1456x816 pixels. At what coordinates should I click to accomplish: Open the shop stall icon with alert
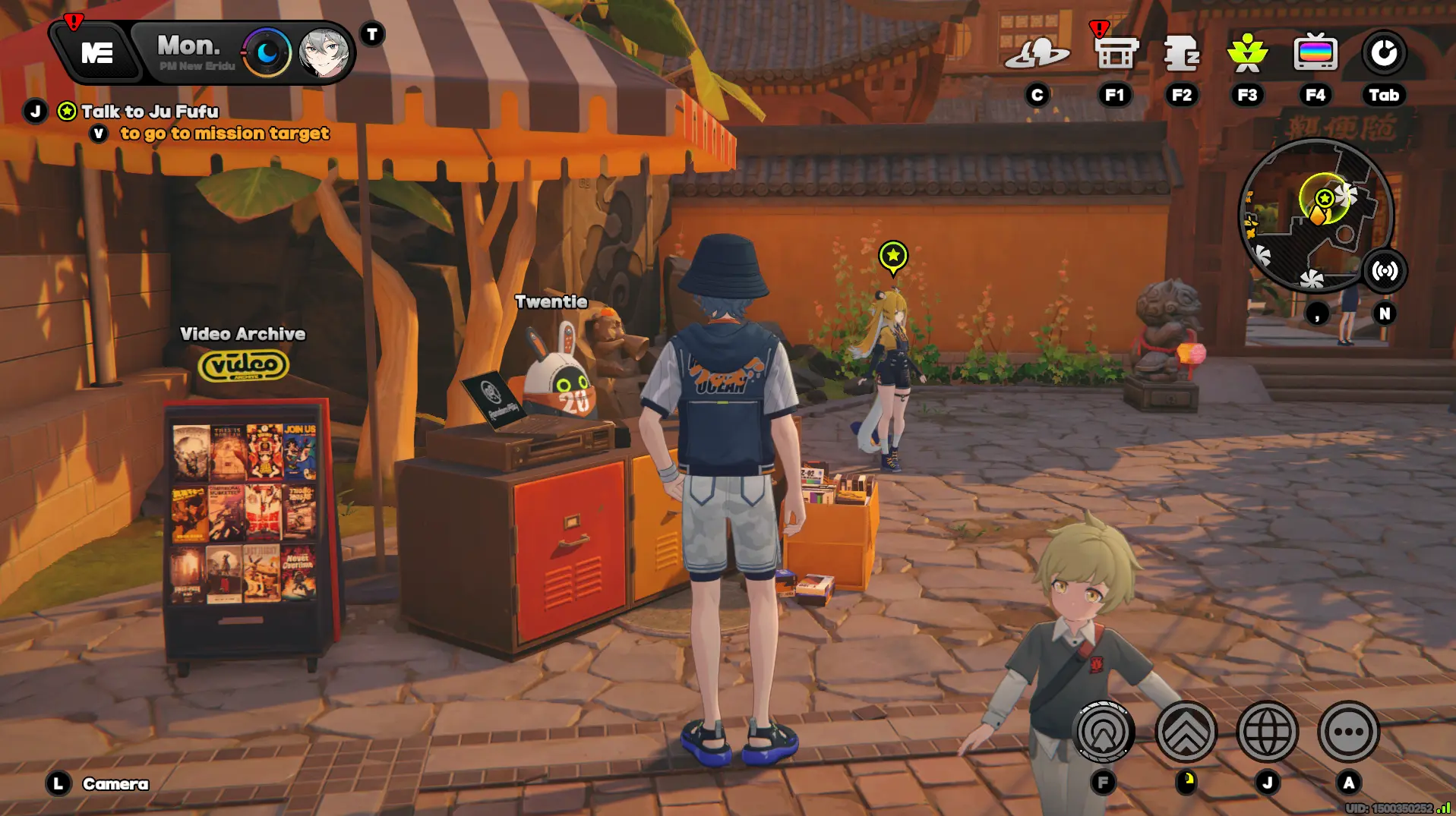(1115, 53)
